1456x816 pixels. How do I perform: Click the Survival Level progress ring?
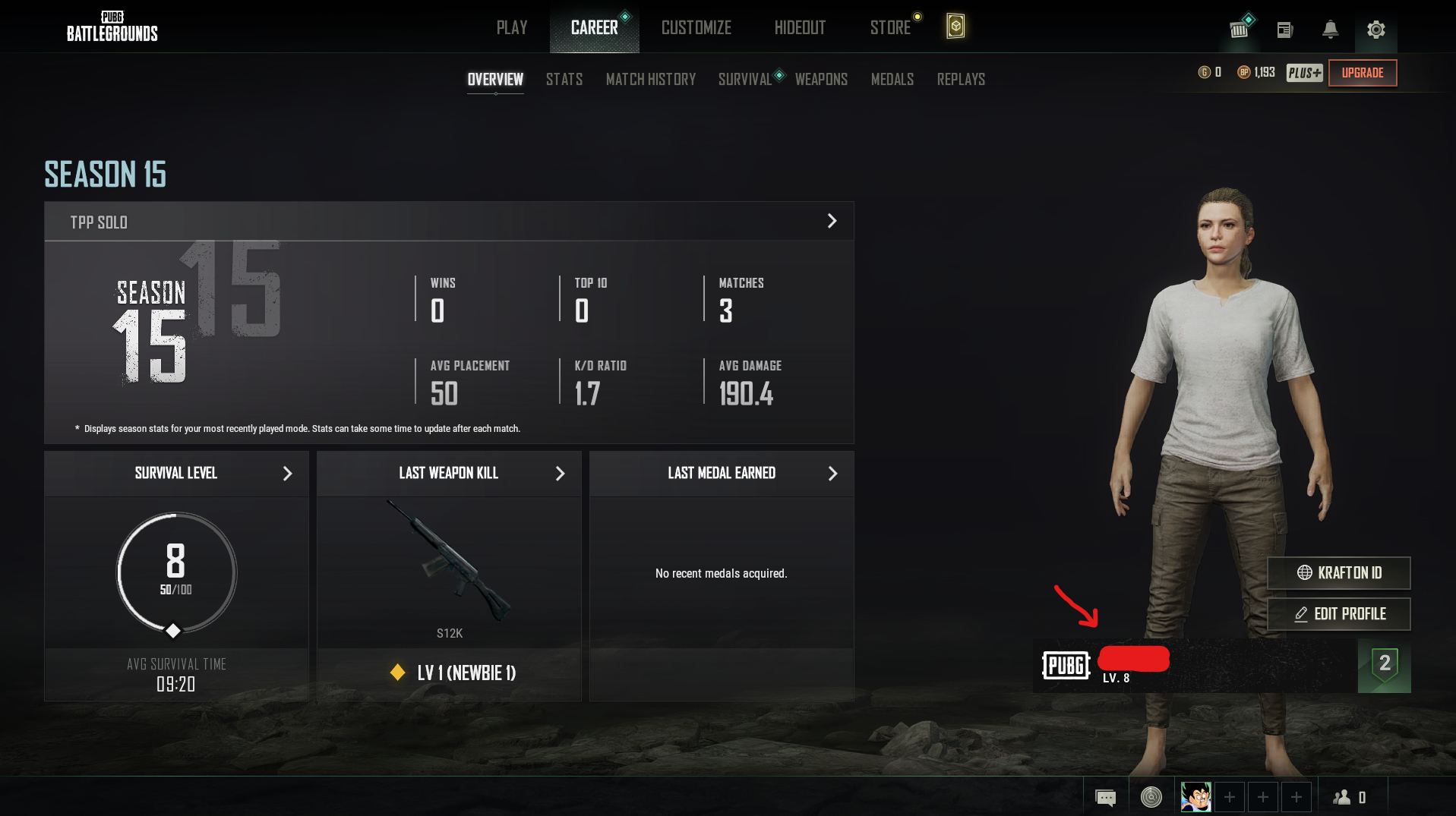point(175,573)
